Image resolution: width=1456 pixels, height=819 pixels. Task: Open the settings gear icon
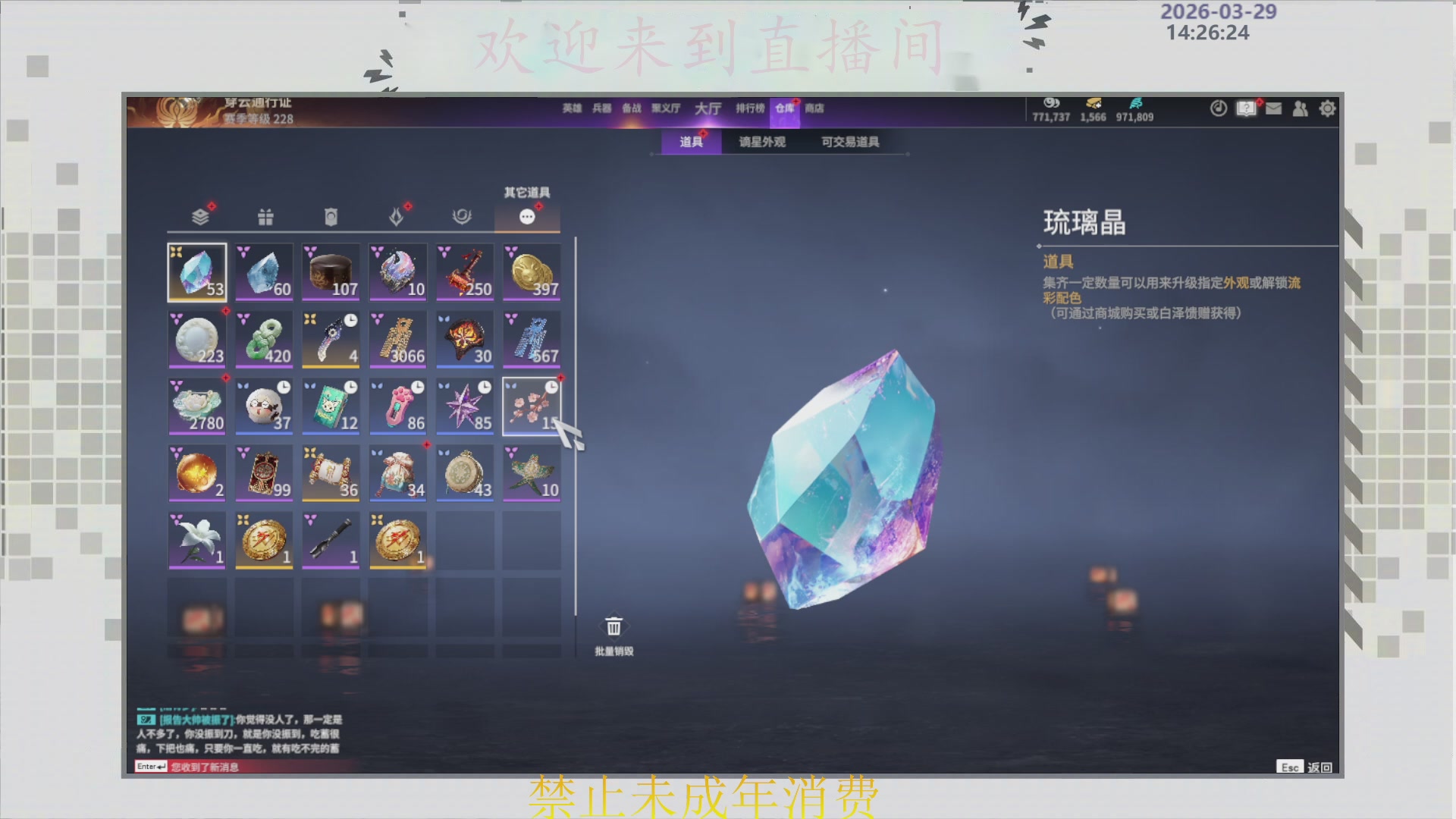1328,109
